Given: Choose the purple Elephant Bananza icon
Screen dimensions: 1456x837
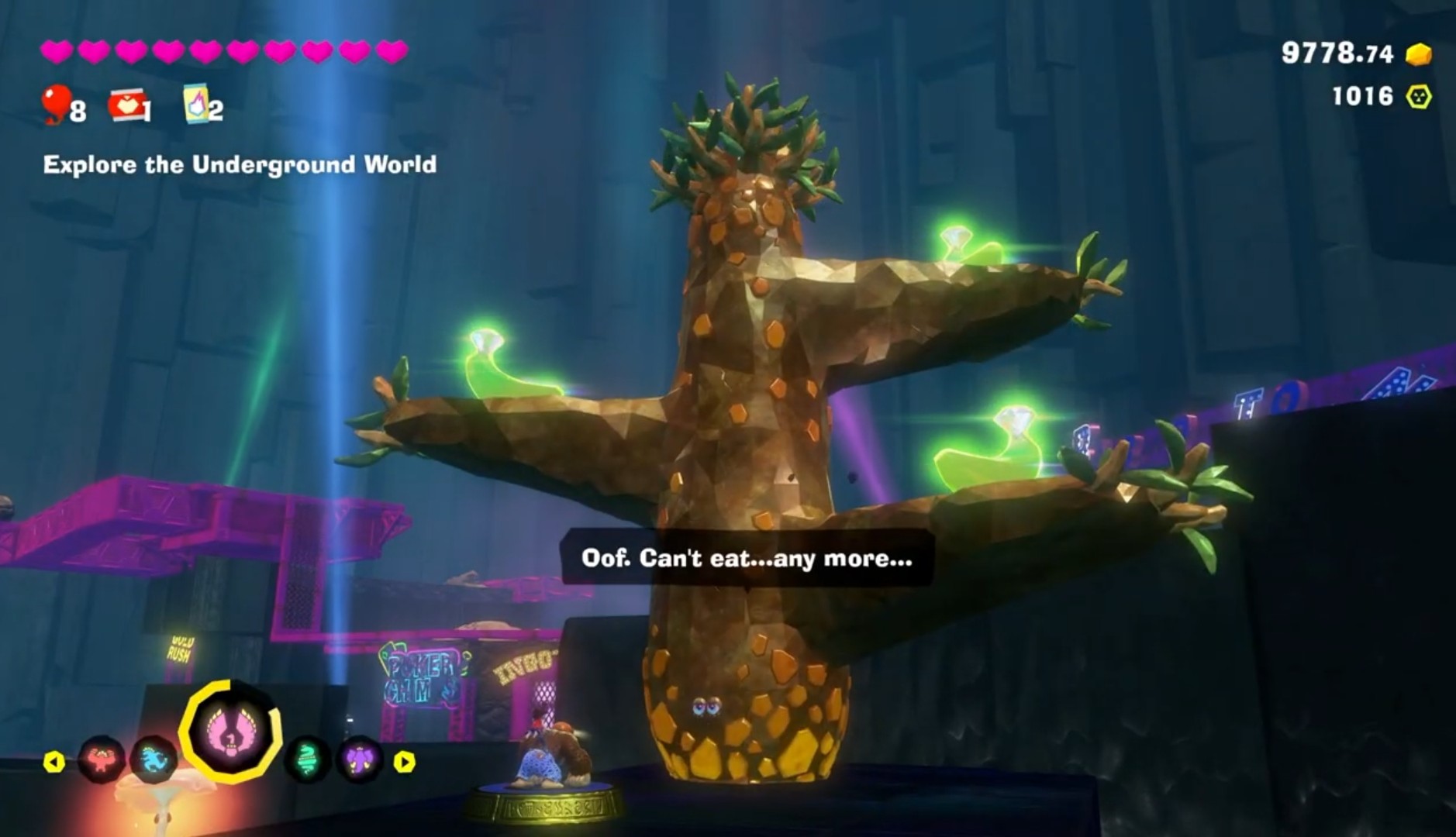Looking at the screenshot, I should (359, 759).
